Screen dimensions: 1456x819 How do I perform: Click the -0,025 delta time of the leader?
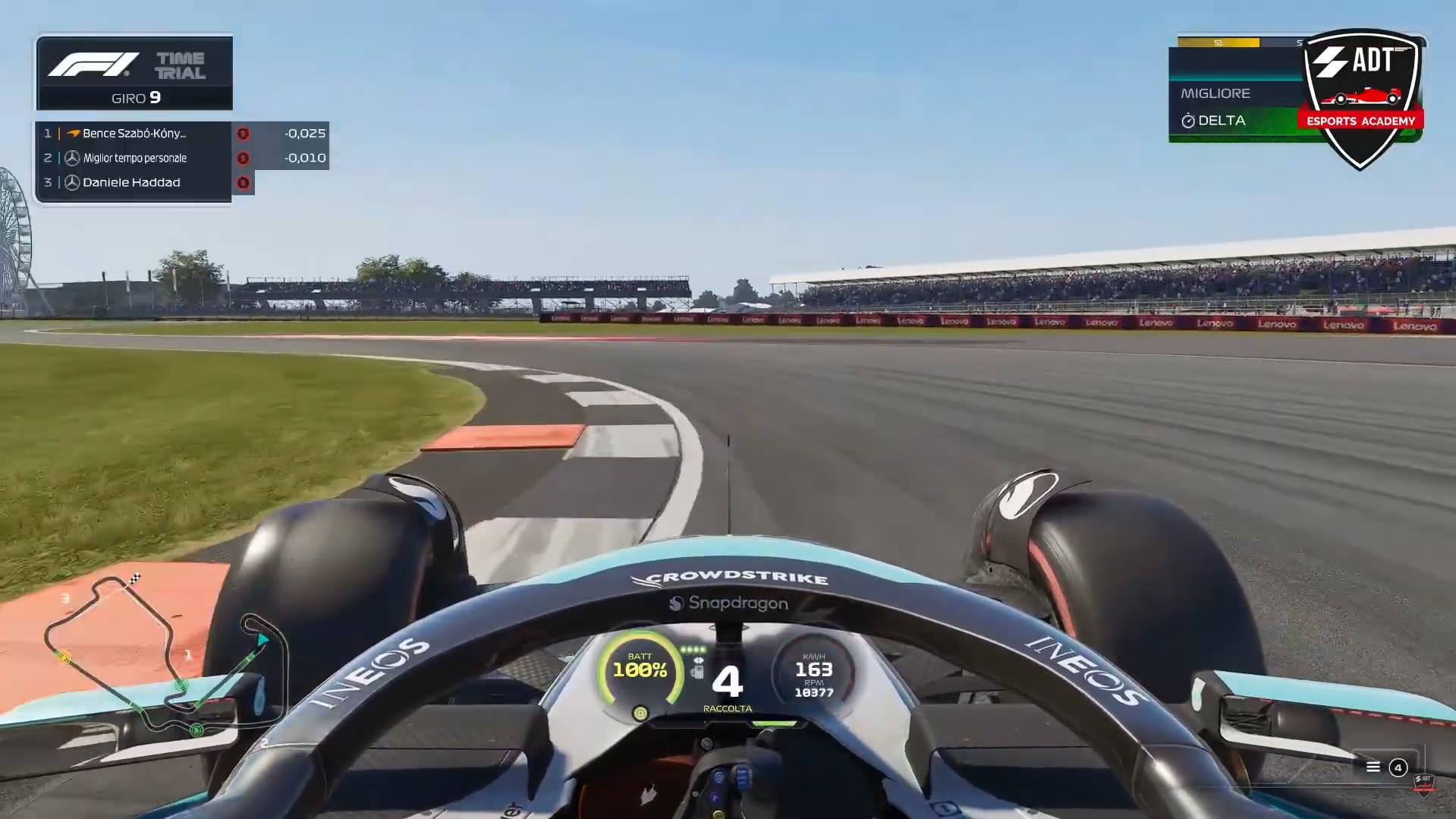click(305, 134)
